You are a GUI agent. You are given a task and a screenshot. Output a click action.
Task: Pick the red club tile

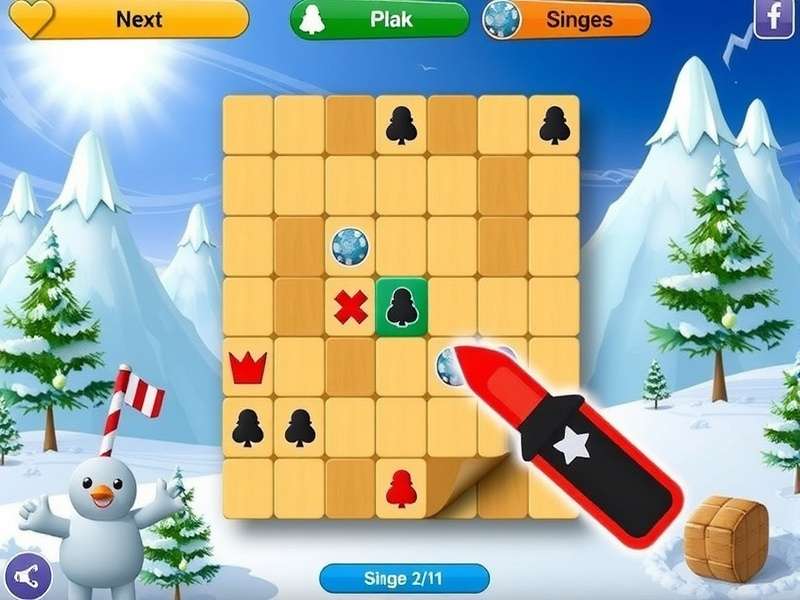click(401, 487)
